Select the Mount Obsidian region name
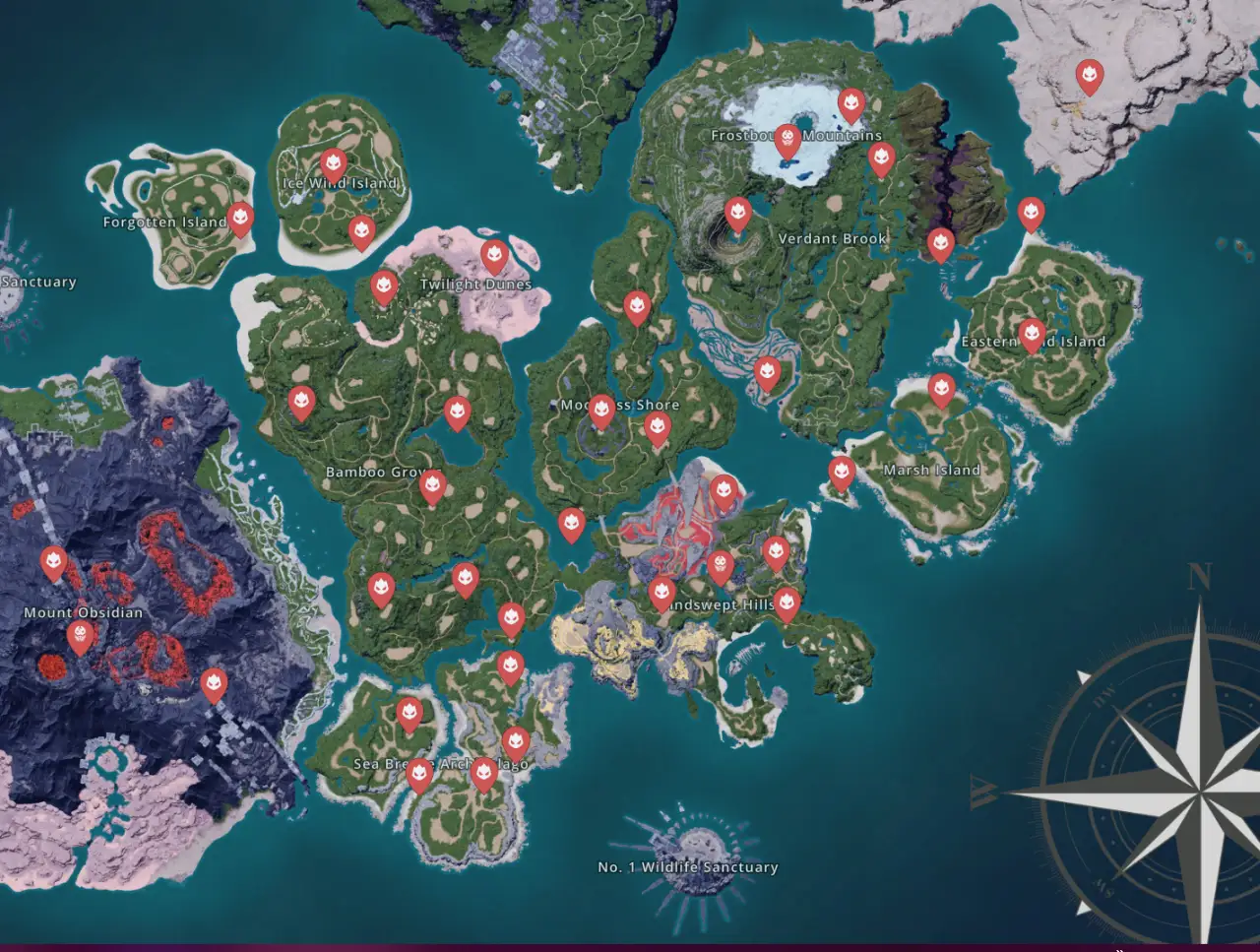Viewport: 1260px width, 952px height. pyautogui.click(x=84, y=610)
